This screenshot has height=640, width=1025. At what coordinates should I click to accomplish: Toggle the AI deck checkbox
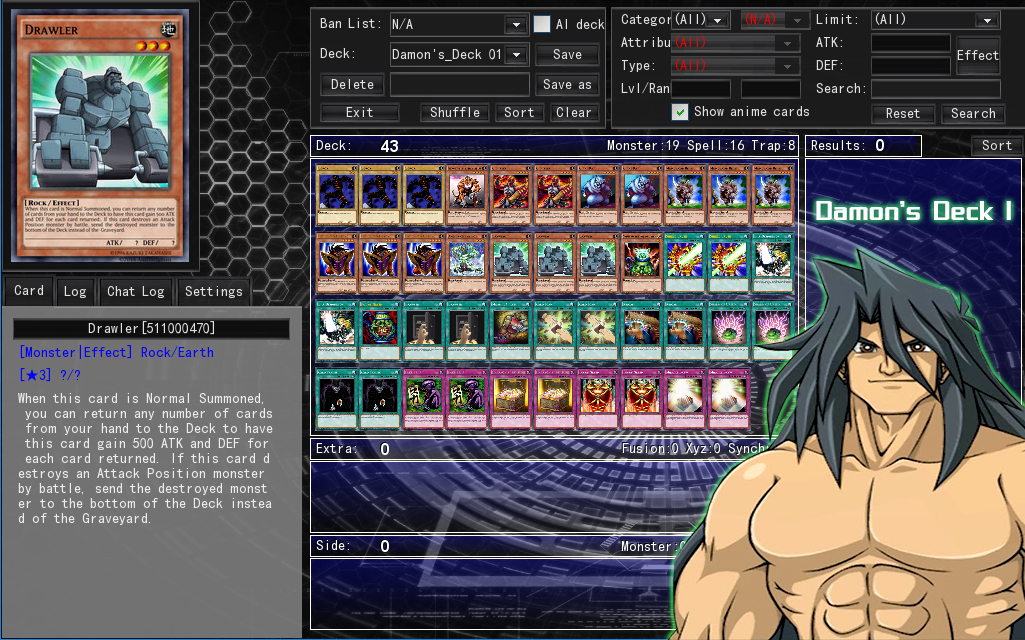click(x=542, y=24)
